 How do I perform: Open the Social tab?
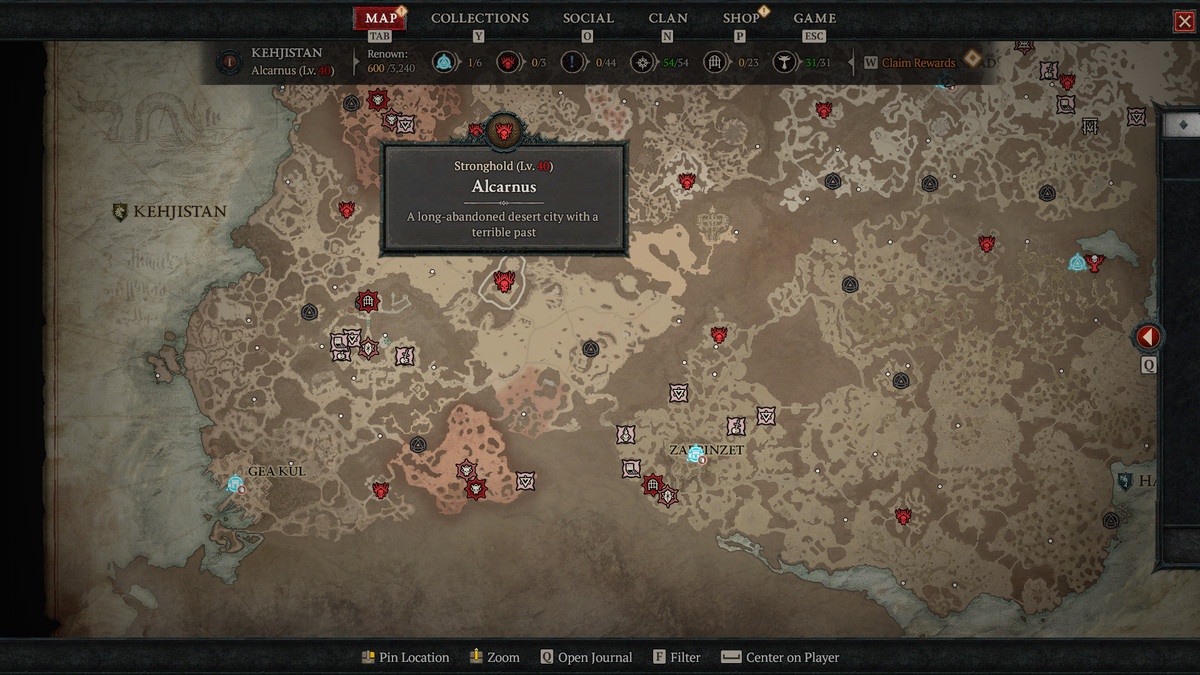pyautogui.click(x=588, y=18)
